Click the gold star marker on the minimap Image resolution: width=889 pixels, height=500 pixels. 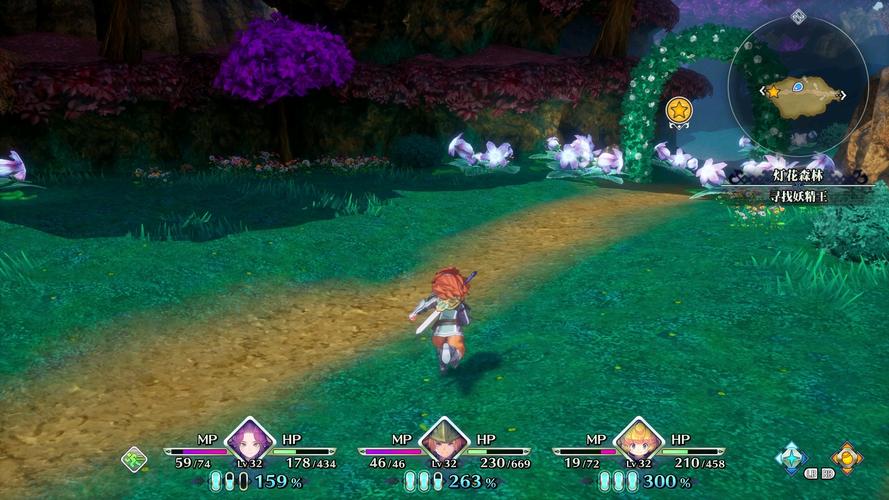[773, 91]
